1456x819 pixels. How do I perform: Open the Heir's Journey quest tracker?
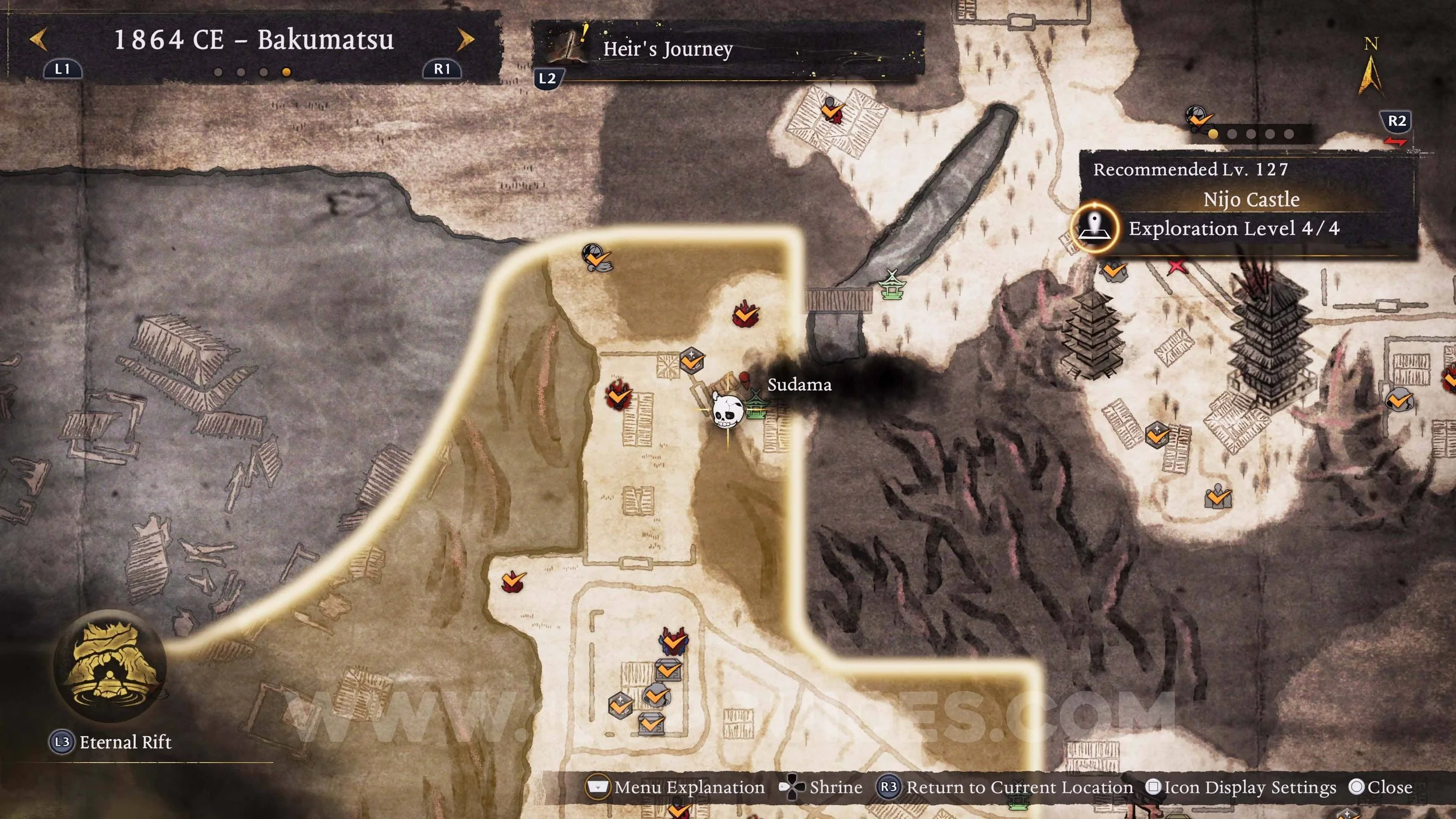pyautogui.click(x=668, y=49)
